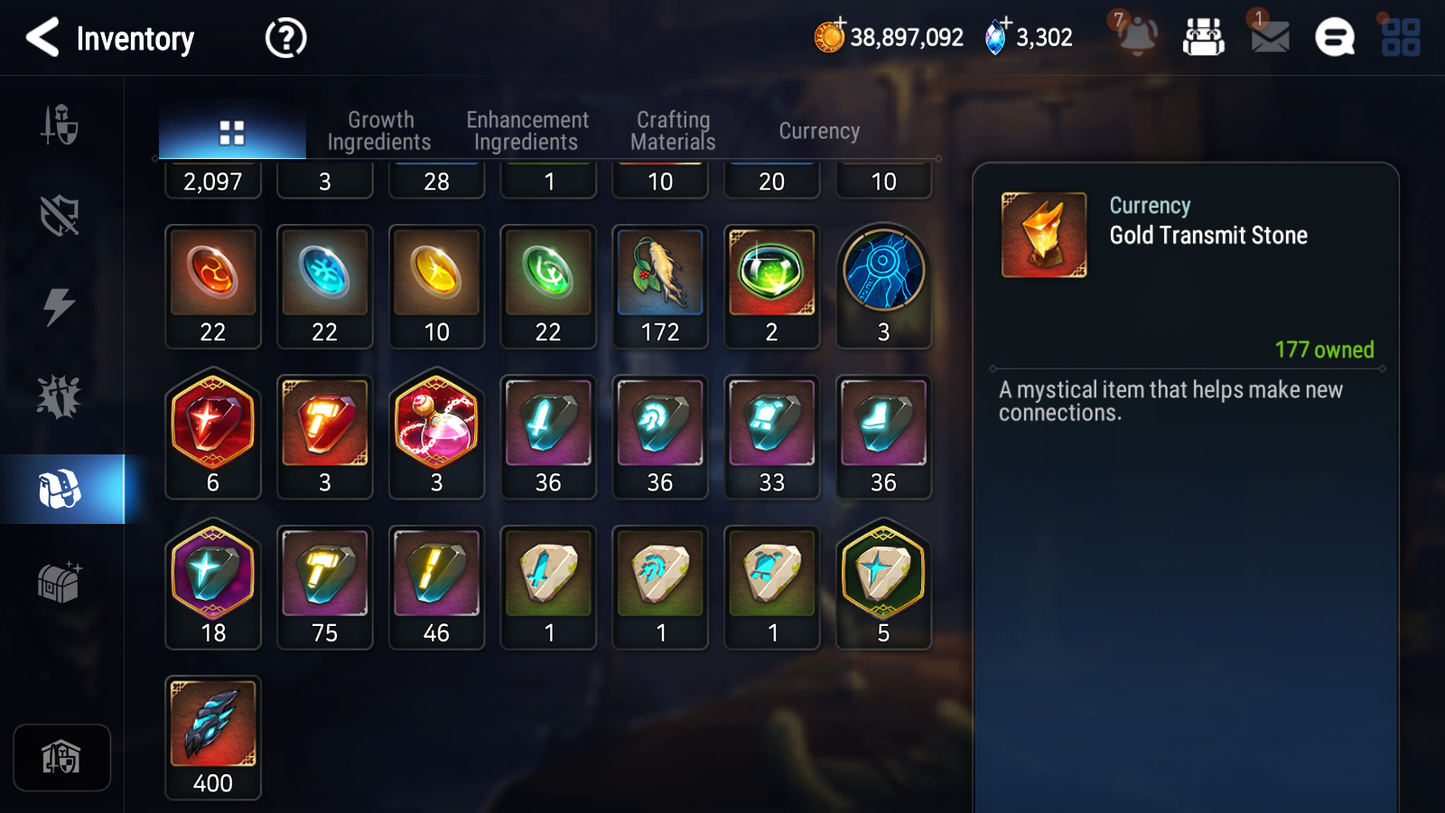Pick the green orb item slot

771,285
